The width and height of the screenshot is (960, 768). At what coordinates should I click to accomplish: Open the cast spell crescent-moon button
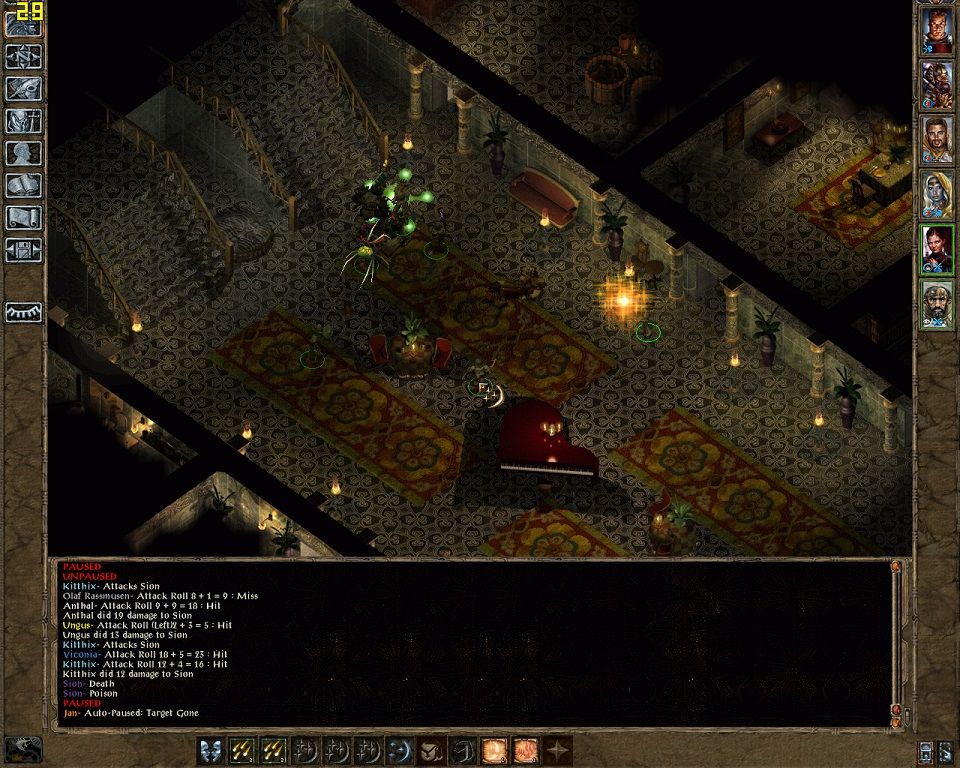[x=400, y=750]
